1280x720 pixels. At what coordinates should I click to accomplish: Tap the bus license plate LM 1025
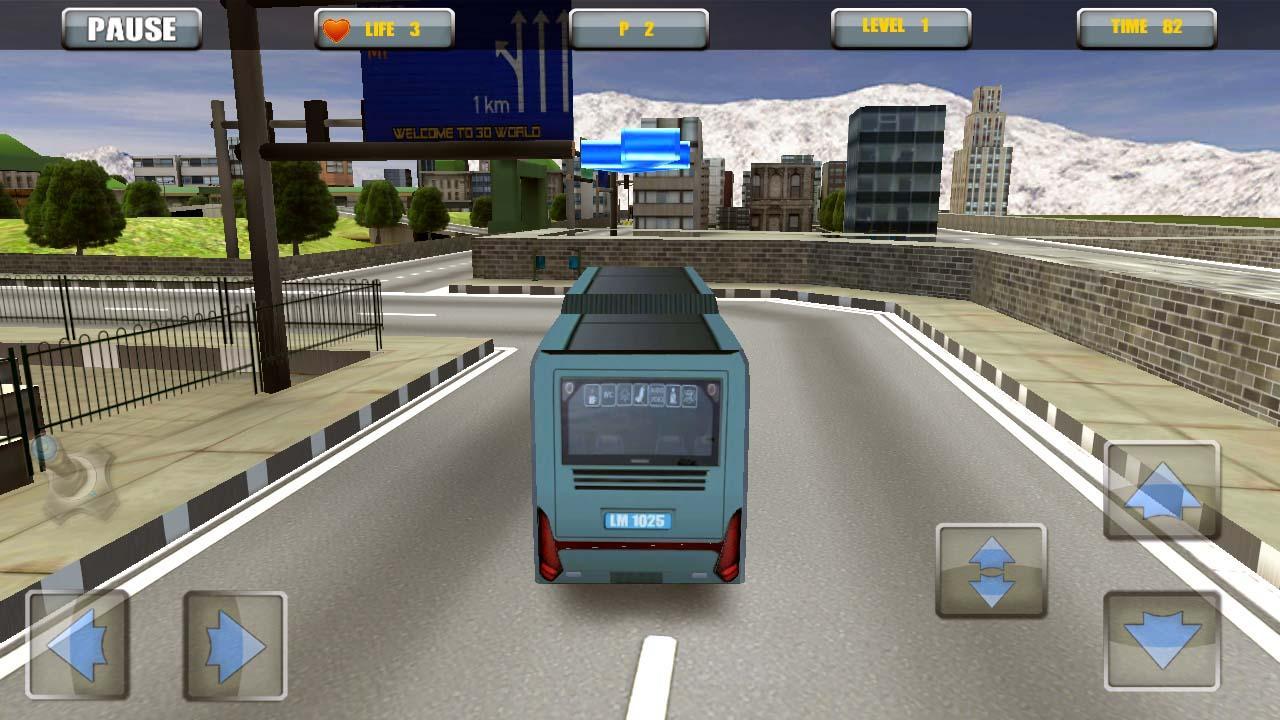click(x=637, y=520)
